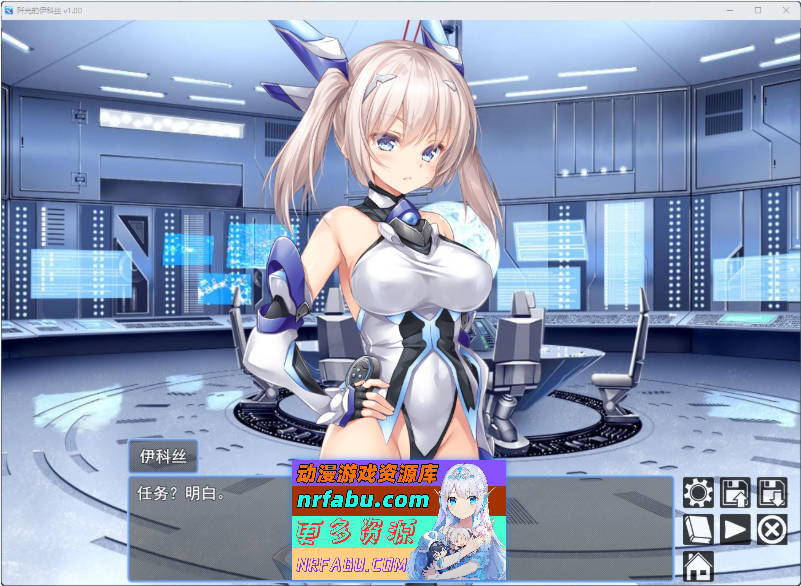
Task: Save game via floppy disk up-arrow icon
Action: click(735, 493)
